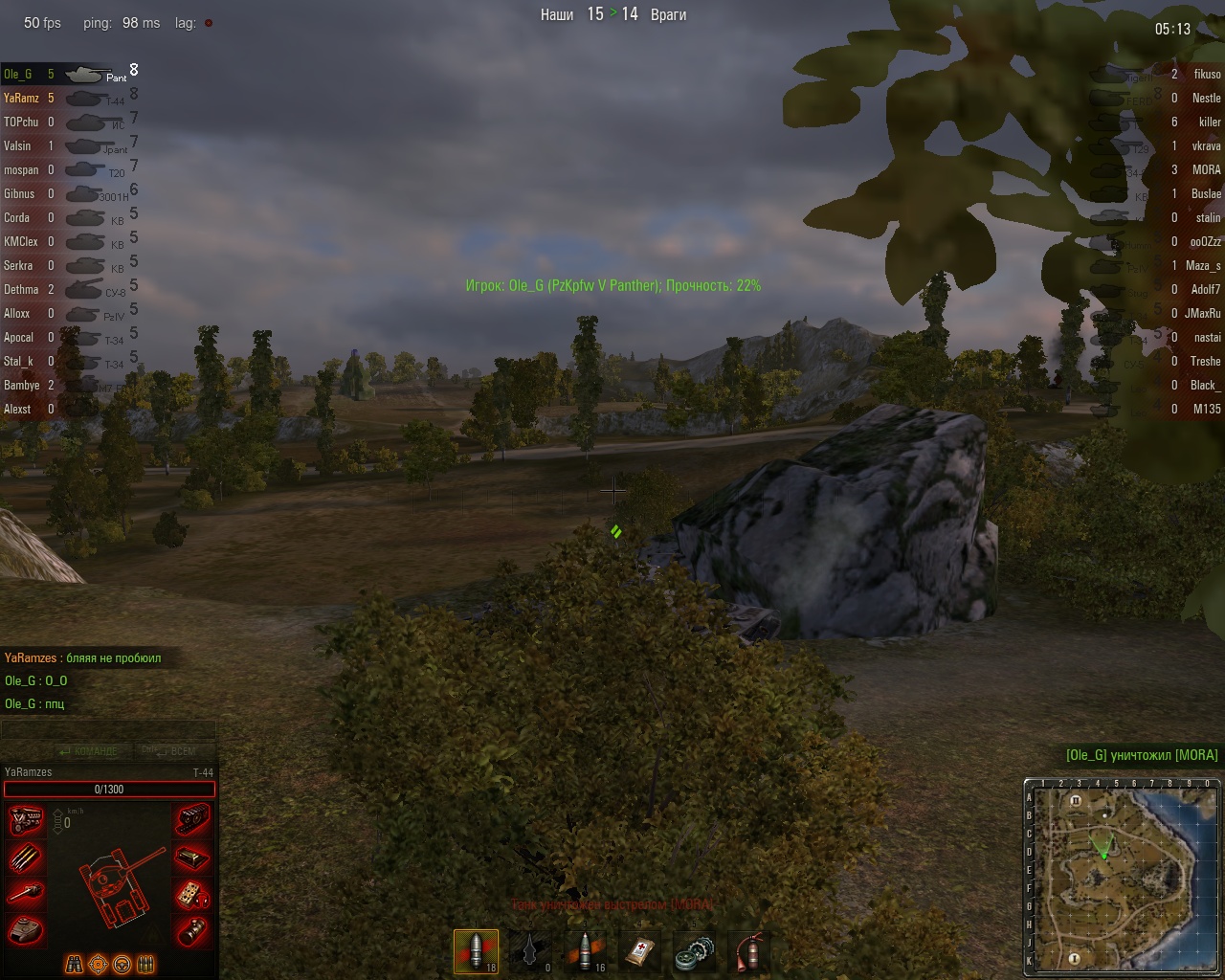Use the first aid kit consumable
This screenshot has width=1225, height=980.
coord(638,951)
